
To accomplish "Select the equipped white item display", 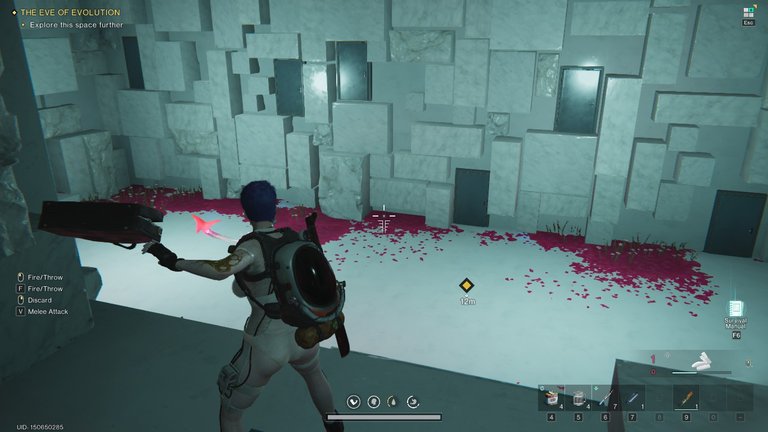I will point(706,361).
